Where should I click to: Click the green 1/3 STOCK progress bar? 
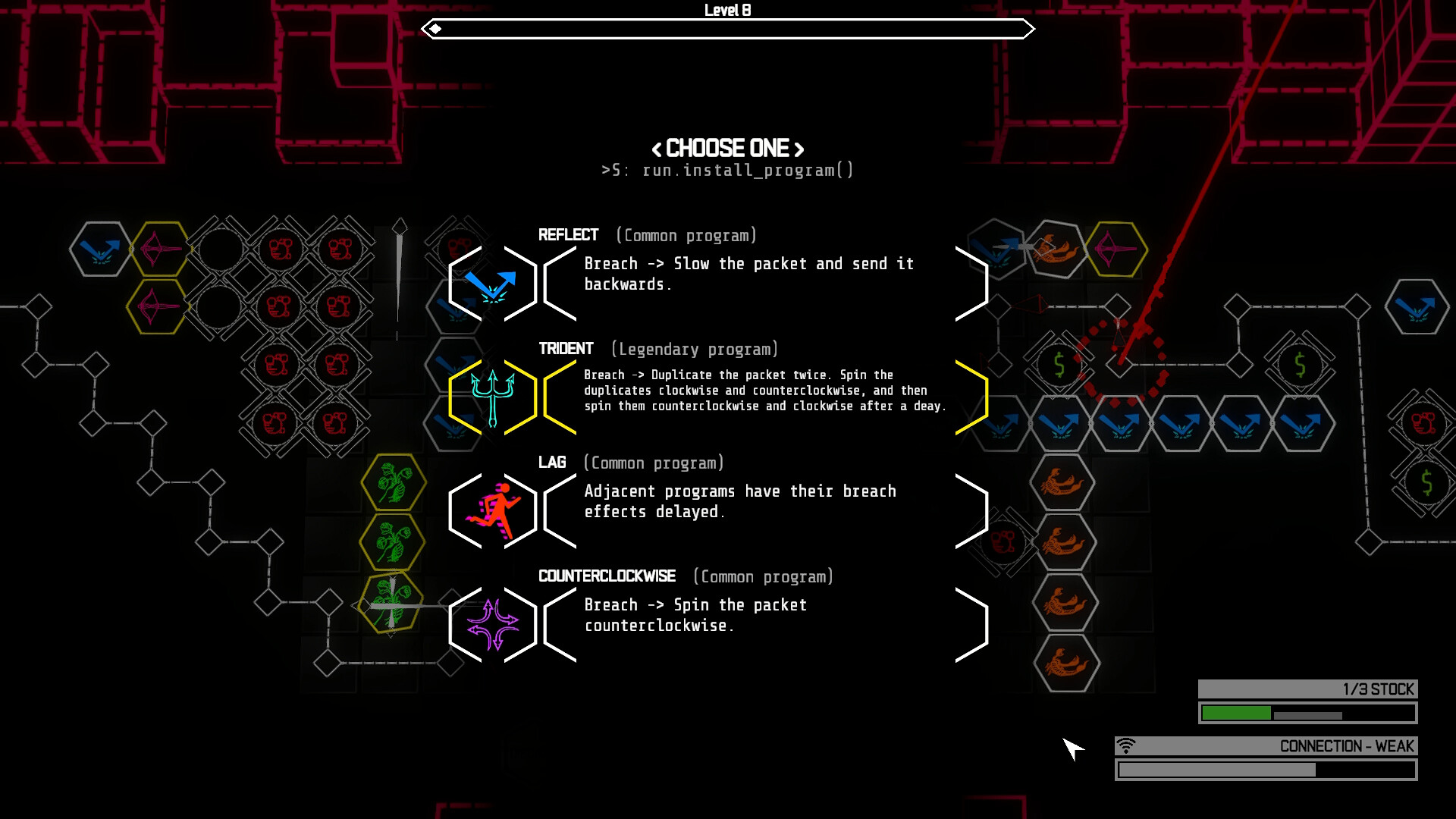click(x=1236, y=713)
